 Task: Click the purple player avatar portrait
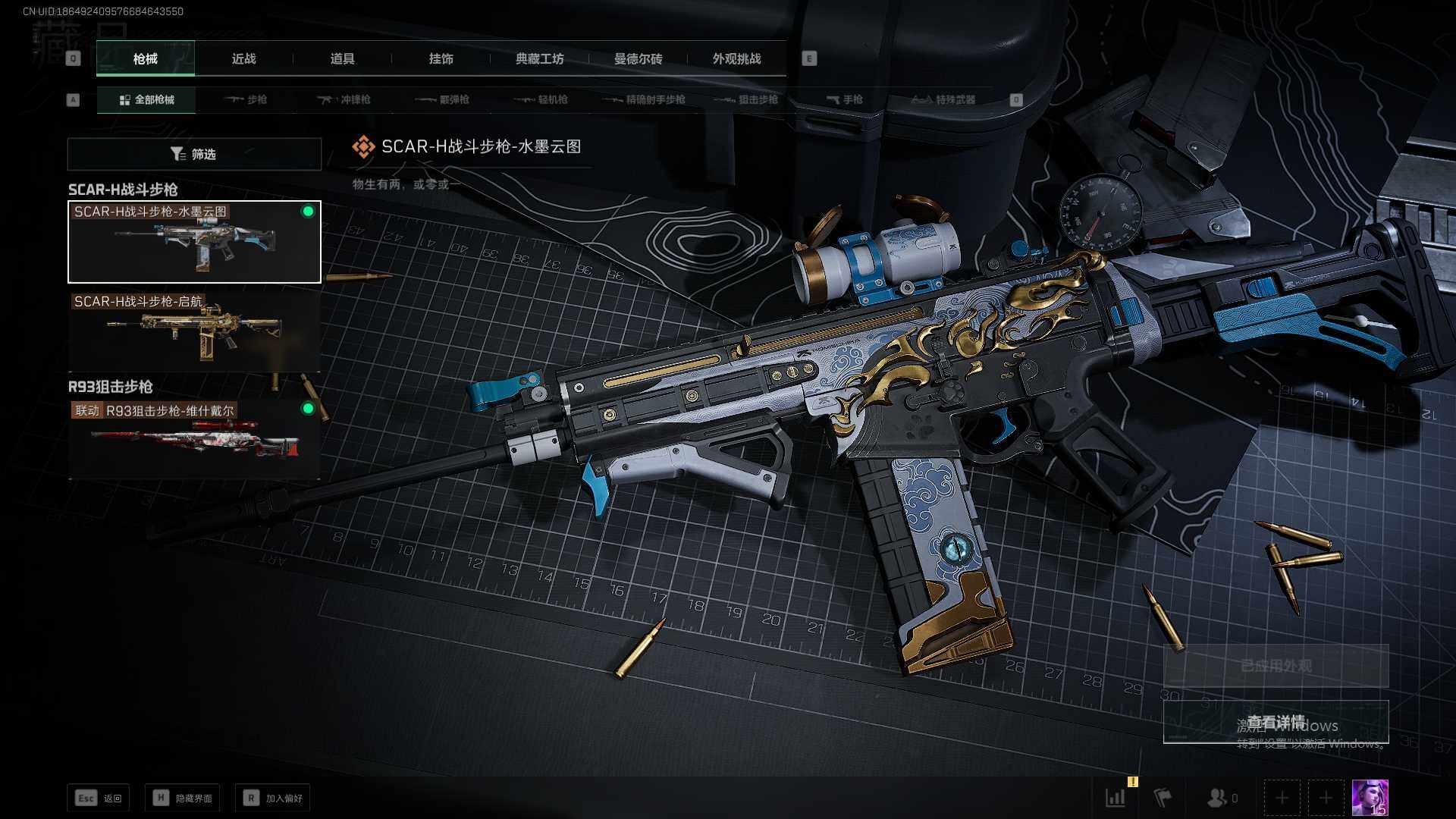[1370, 798]
